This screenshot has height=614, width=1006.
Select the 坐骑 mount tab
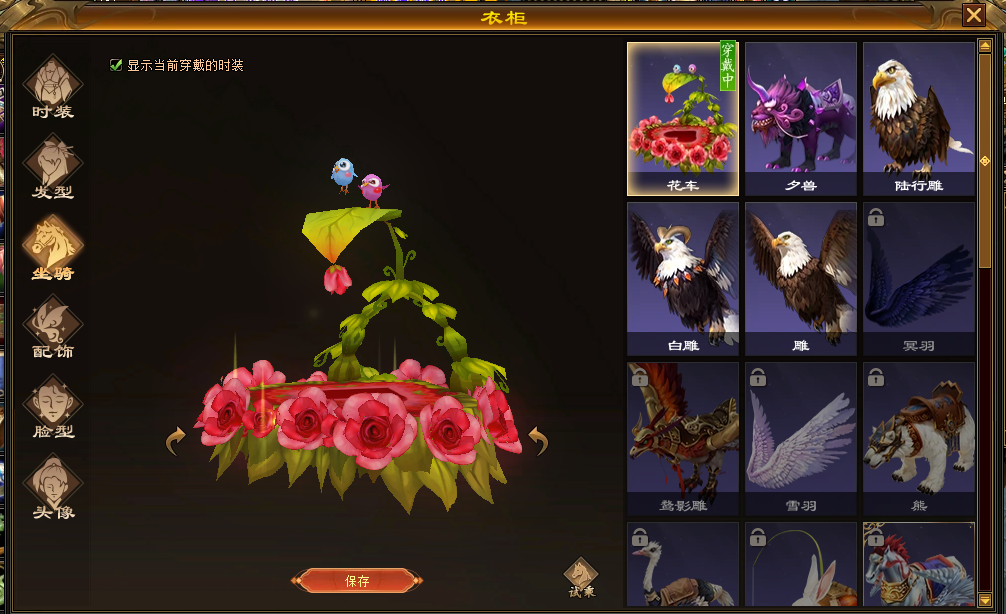pyautogui.click(x=53, y=247)
